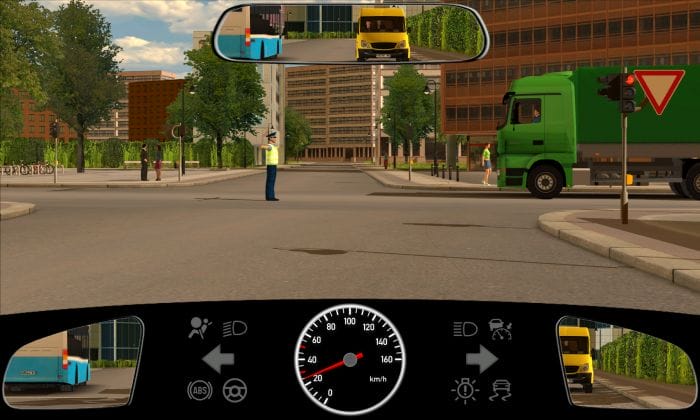Look at the top rear-view mirror

click(x=350, y=33)
